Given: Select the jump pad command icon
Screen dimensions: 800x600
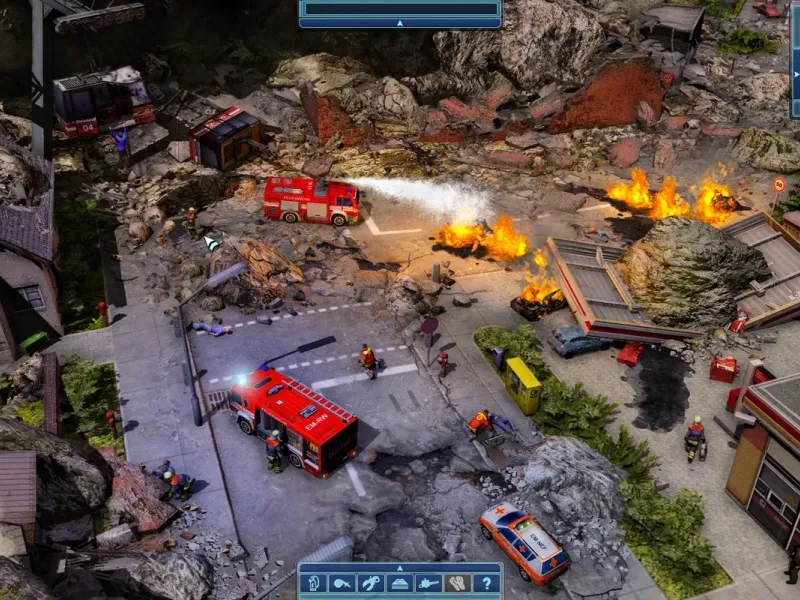Looking at the screenshot, I should [x=399, y=583].
